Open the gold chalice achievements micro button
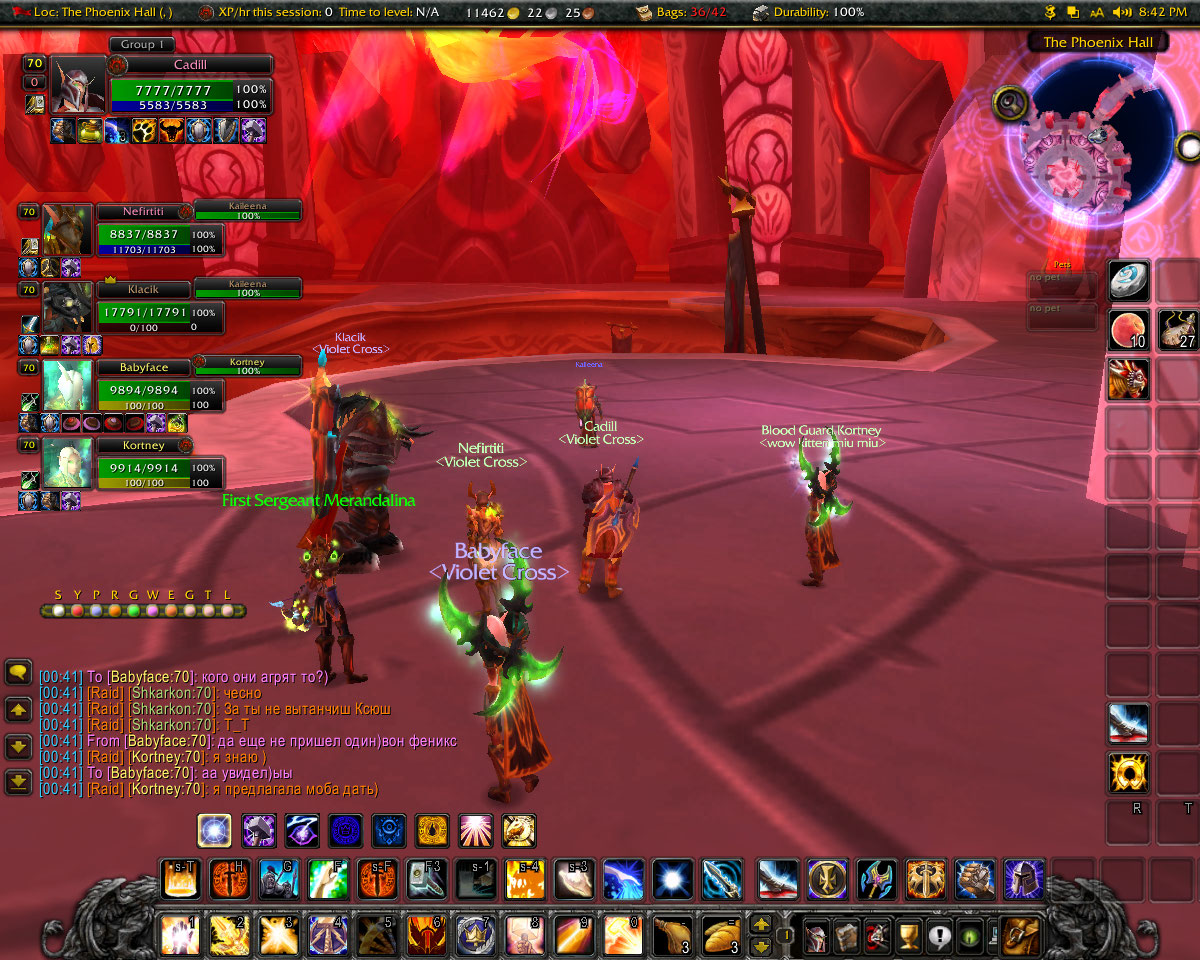Viewport: 1200px width, 960px height. pyautogui.click(x=908, y=936)
